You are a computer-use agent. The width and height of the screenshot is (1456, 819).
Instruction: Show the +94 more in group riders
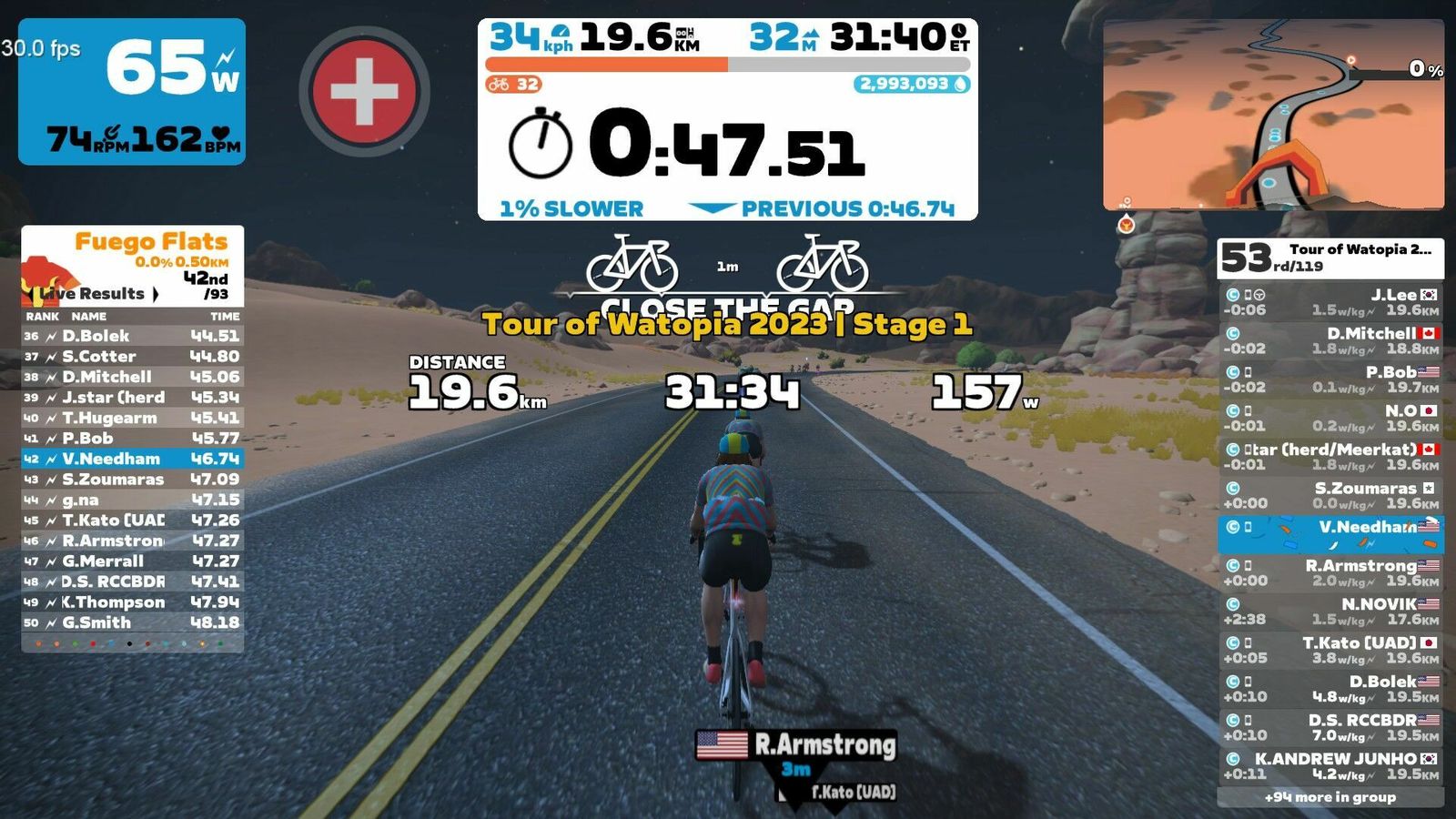(x=1330, y=797)
